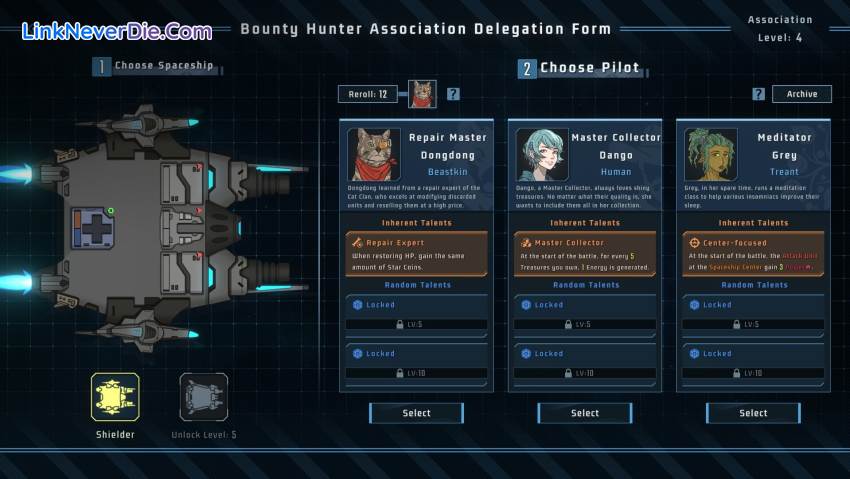Select the Meditator Grey pilot

click(753, 413)
